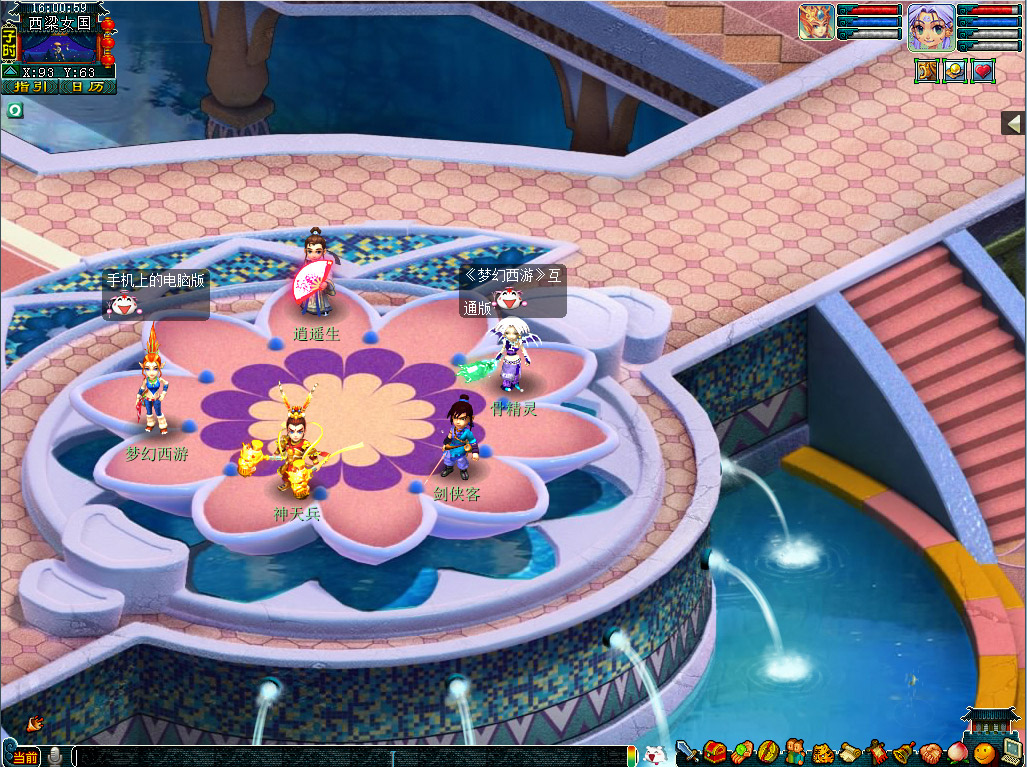Click the sword attack icon in toolbar
The width and height of the screenshot is (1027, 767).
688,752
